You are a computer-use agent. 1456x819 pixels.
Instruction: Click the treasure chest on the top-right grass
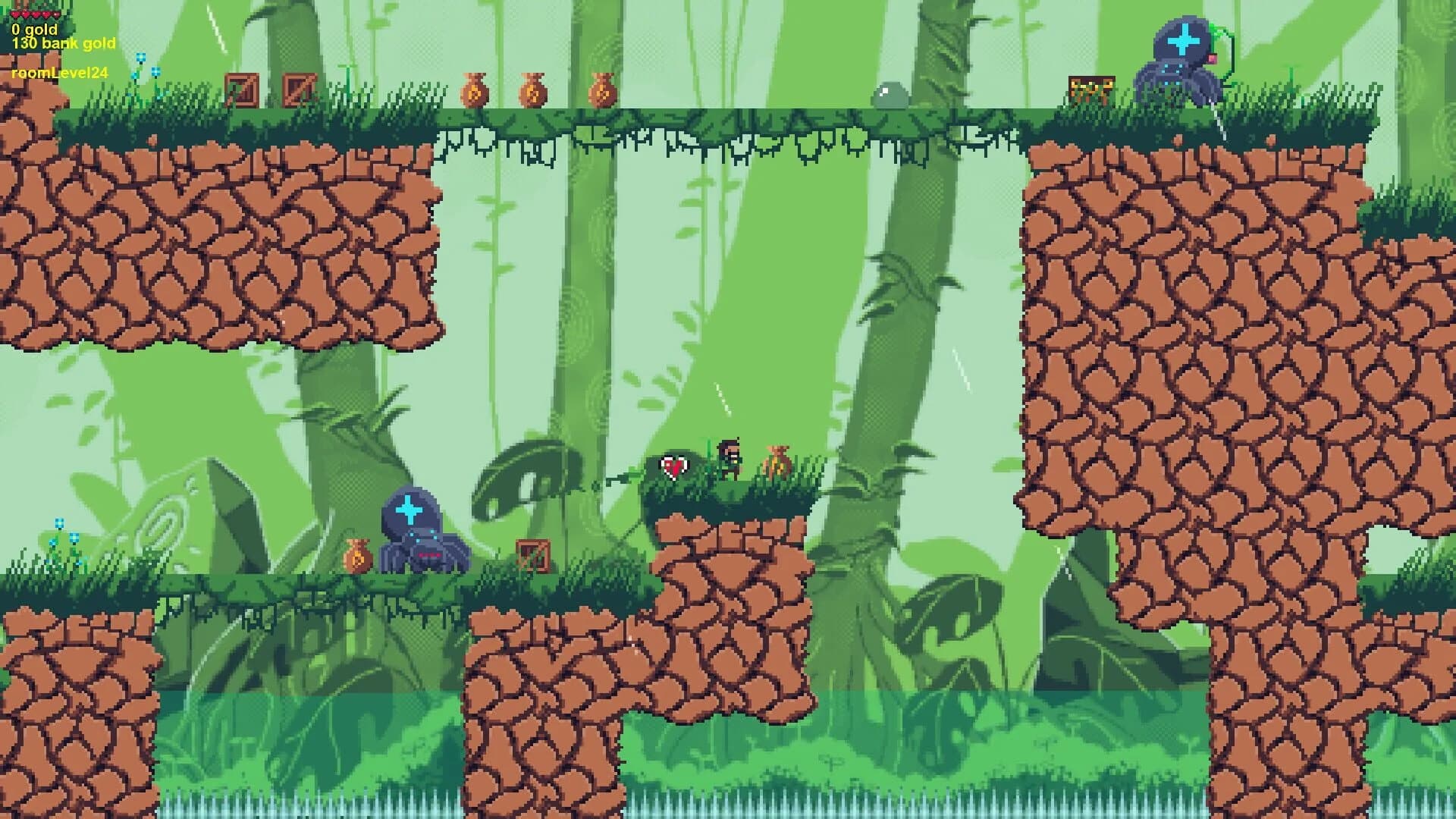tap(1090, 89)
